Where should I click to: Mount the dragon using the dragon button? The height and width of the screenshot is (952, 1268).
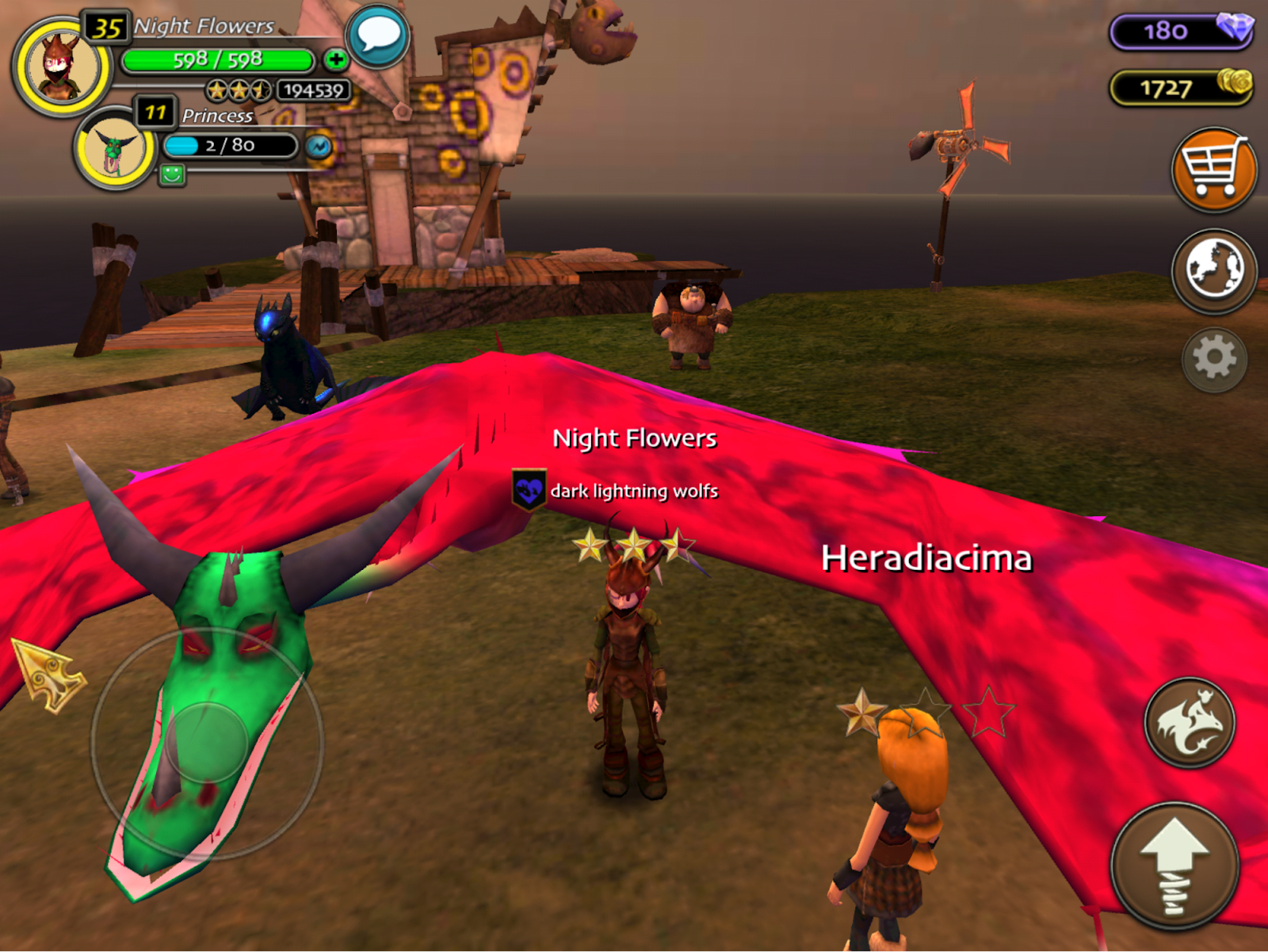1190,722
